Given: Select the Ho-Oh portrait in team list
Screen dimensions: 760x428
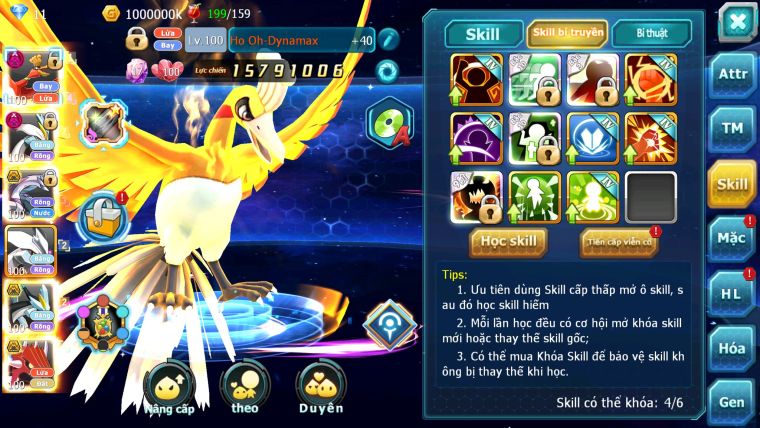Looking at the screenshot, I should pos(28,75).
